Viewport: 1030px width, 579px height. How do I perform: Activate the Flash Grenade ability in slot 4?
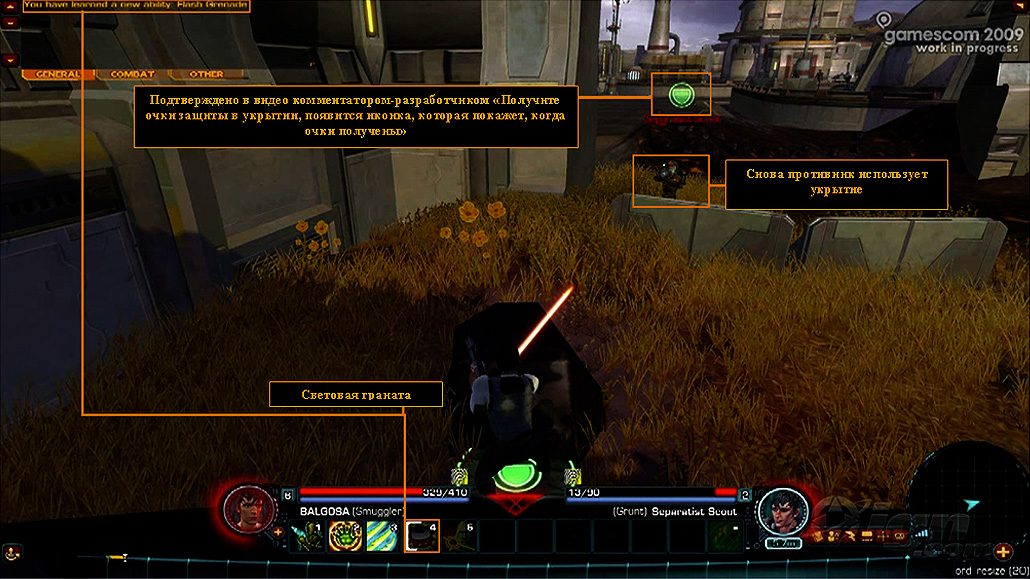click(x=421, y=537)
